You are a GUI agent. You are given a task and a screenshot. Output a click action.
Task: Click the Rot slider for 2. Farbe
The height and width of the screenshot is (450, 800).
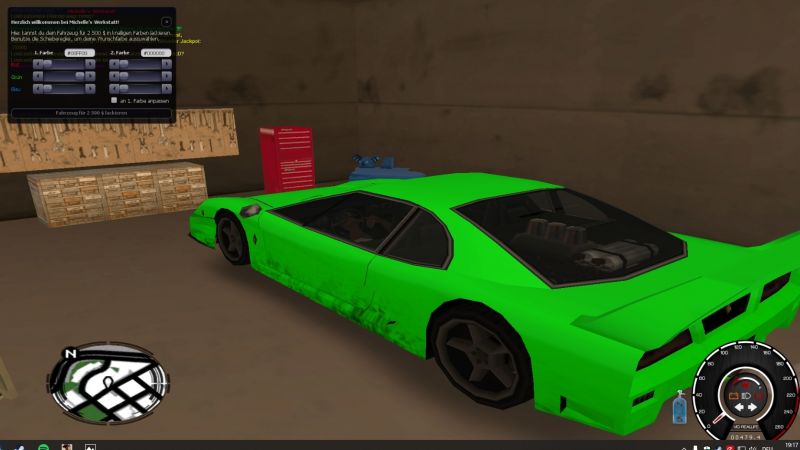coord(140,64)
